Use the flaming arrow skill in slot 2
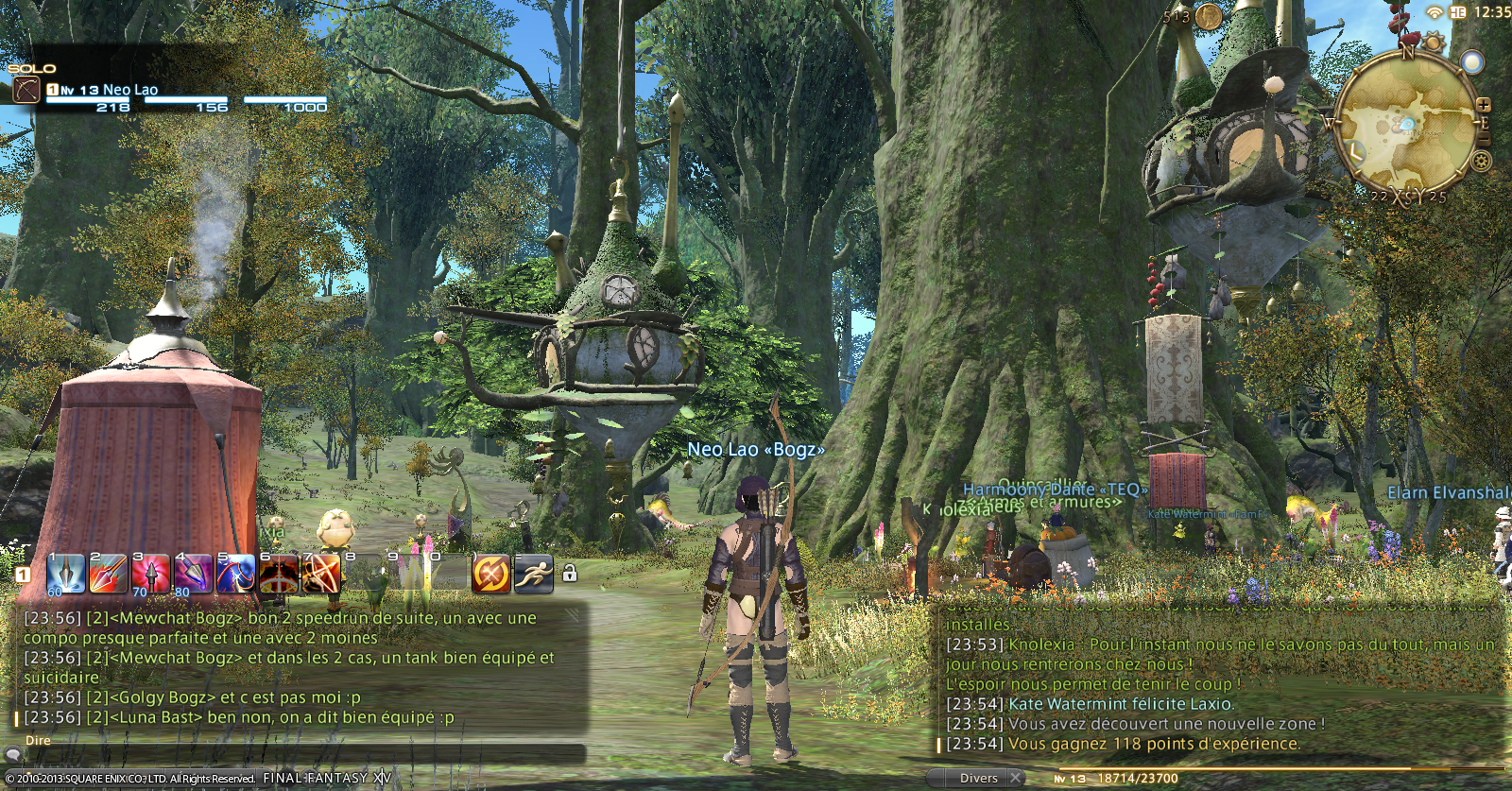This screenshot has height=791, width=1512. [x=108, y=574]
